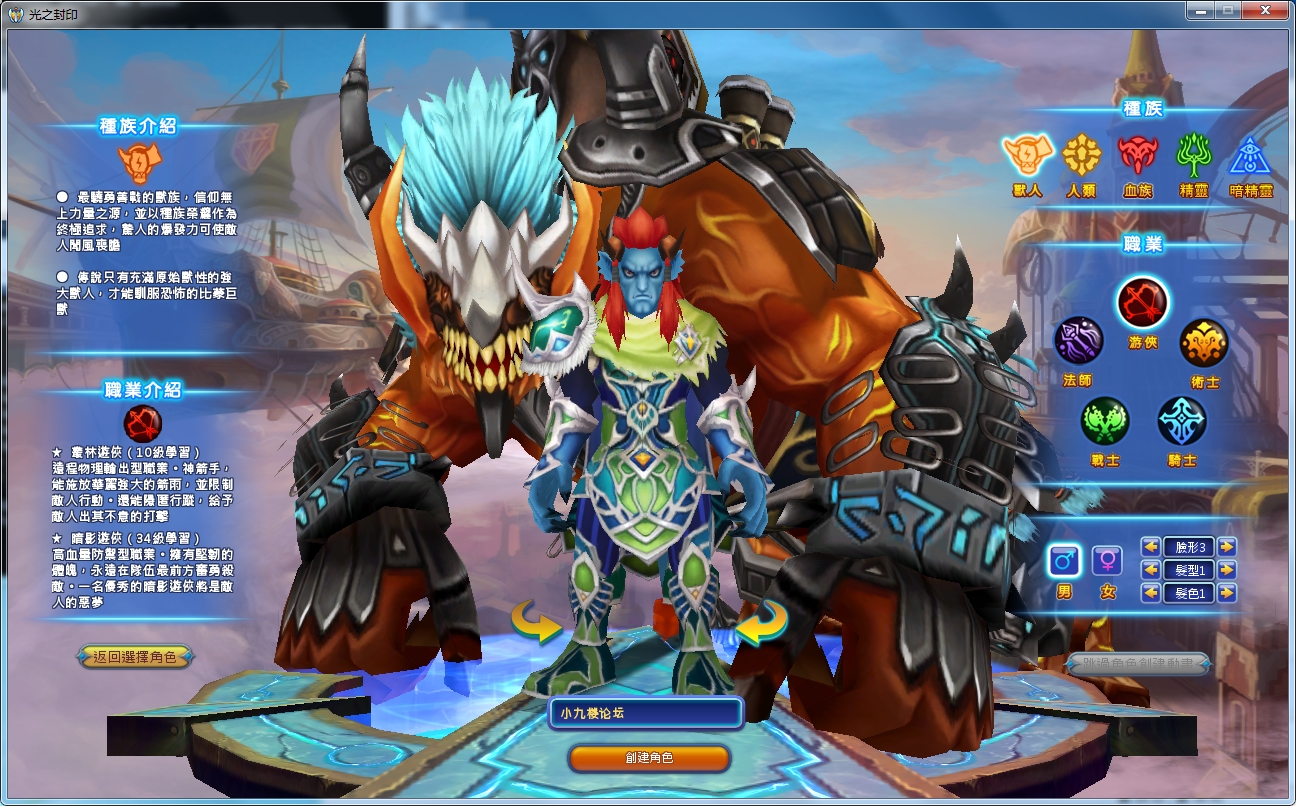Skip the character creation animation (跳過角色創建動畫)
Screen dimensions: 1296x806
pyautogui.click(x=1138, y=663)
